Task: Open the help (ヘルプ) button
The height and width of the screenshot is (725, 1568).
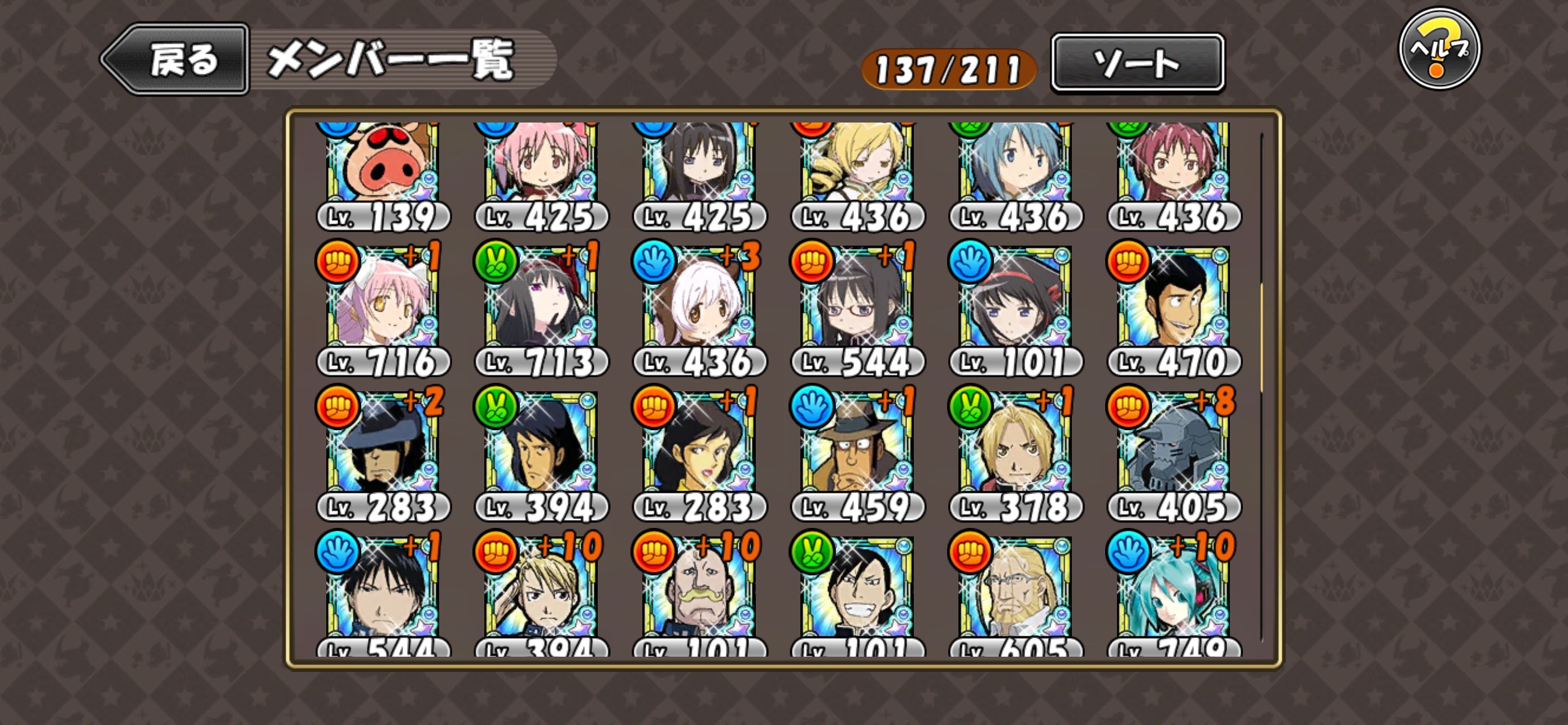Action: pyautogui.click(x=1439, y=49)
